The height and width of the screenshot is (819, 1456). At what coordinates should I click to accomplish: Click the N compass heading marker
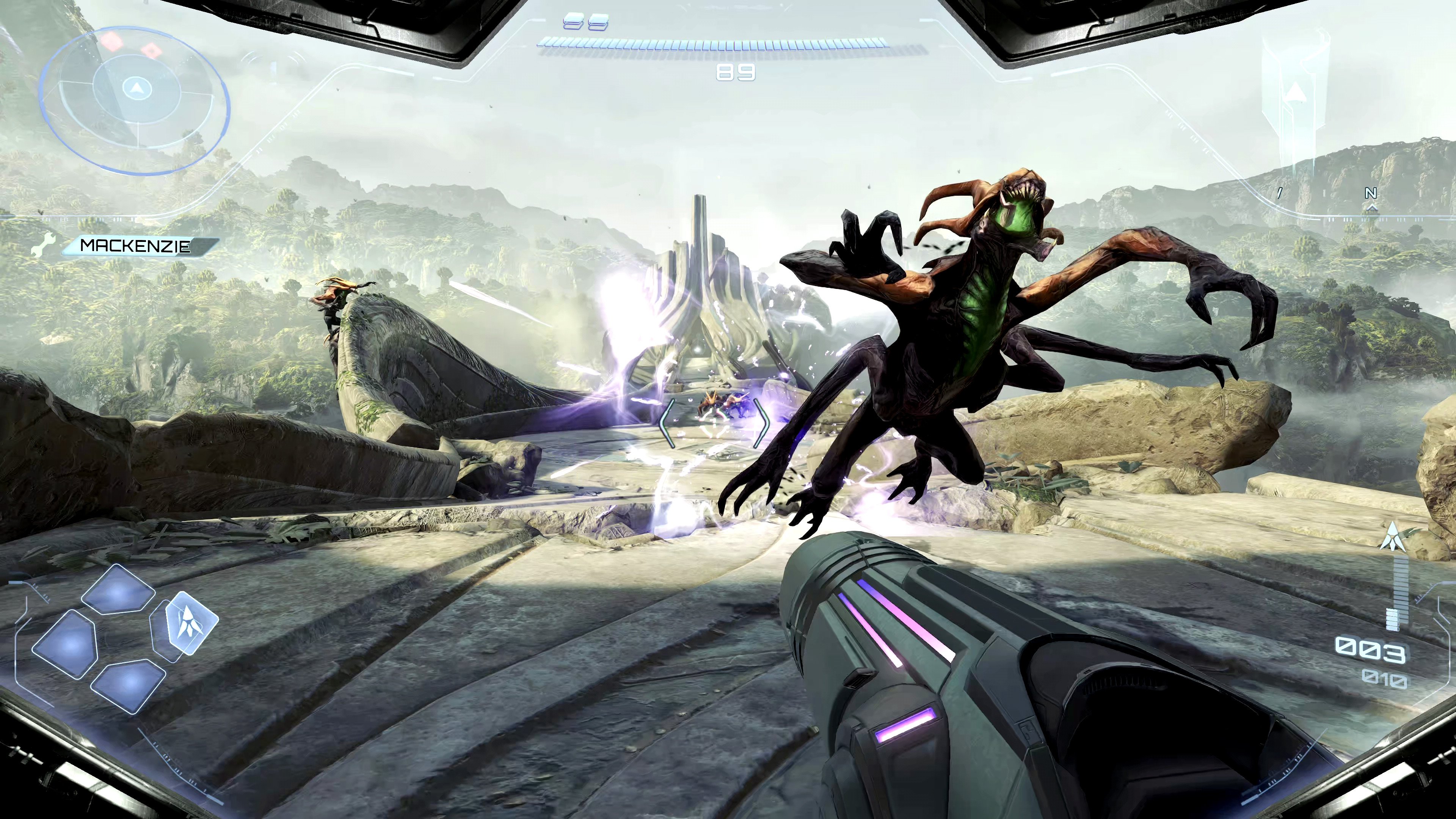point(1371,193)
